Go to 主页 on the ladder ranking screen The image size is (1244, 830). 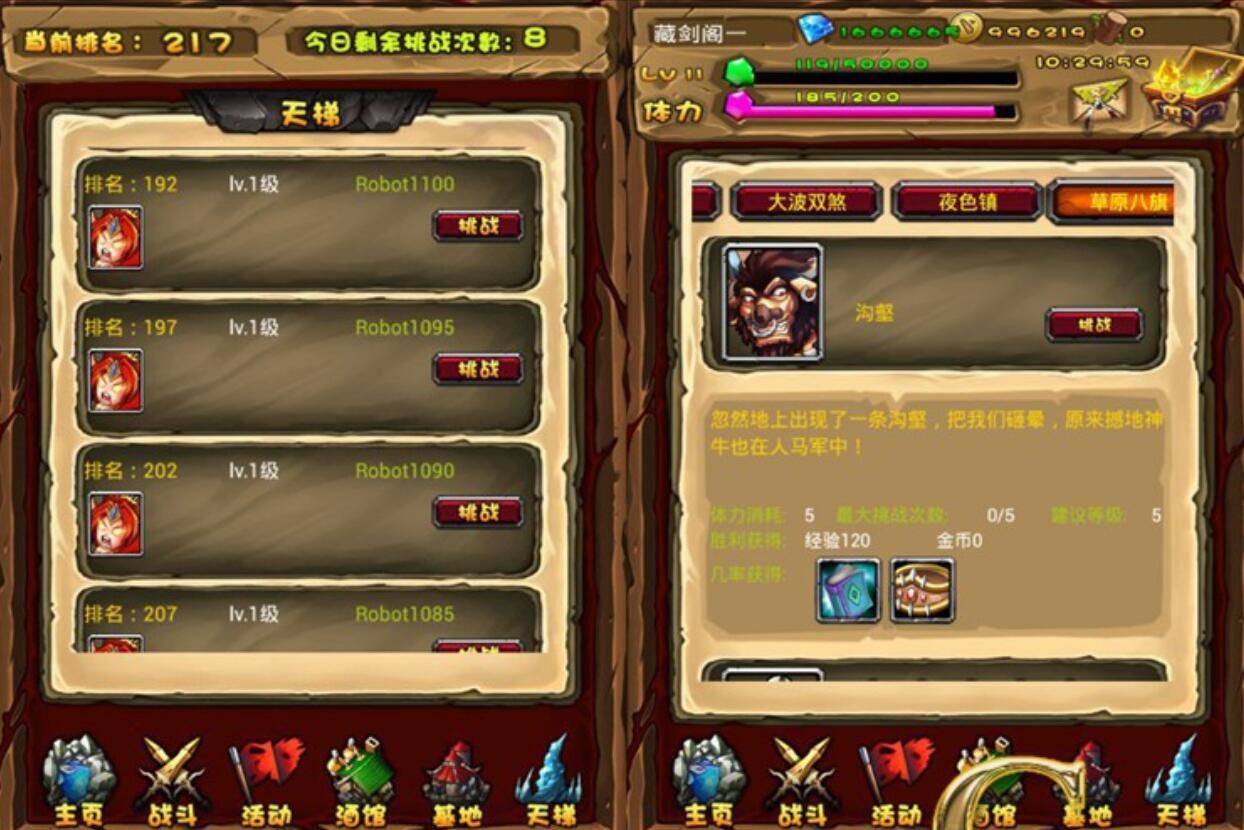[x=78, y=782]
